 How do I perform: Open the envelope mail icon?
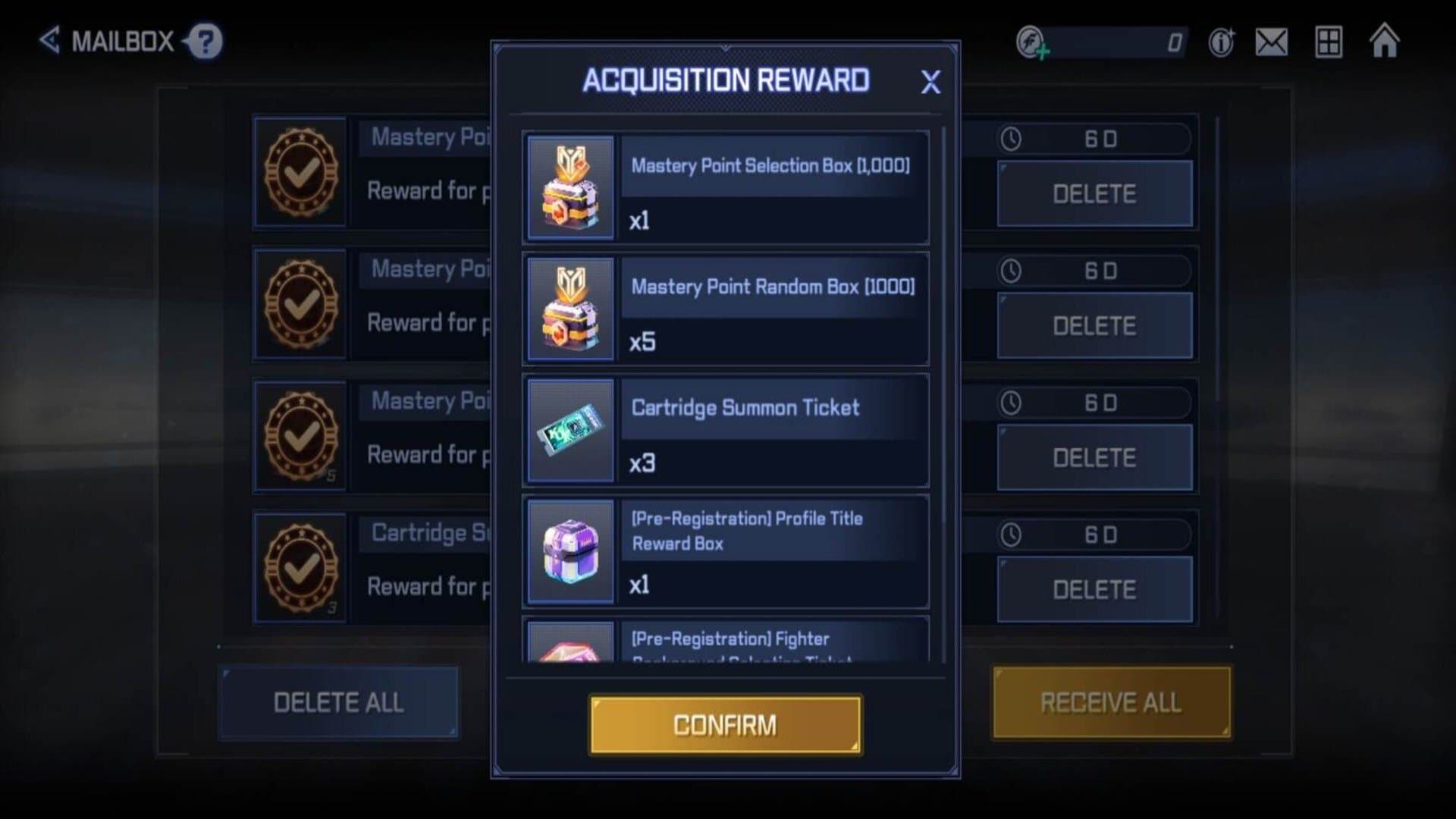point(1272,42)
